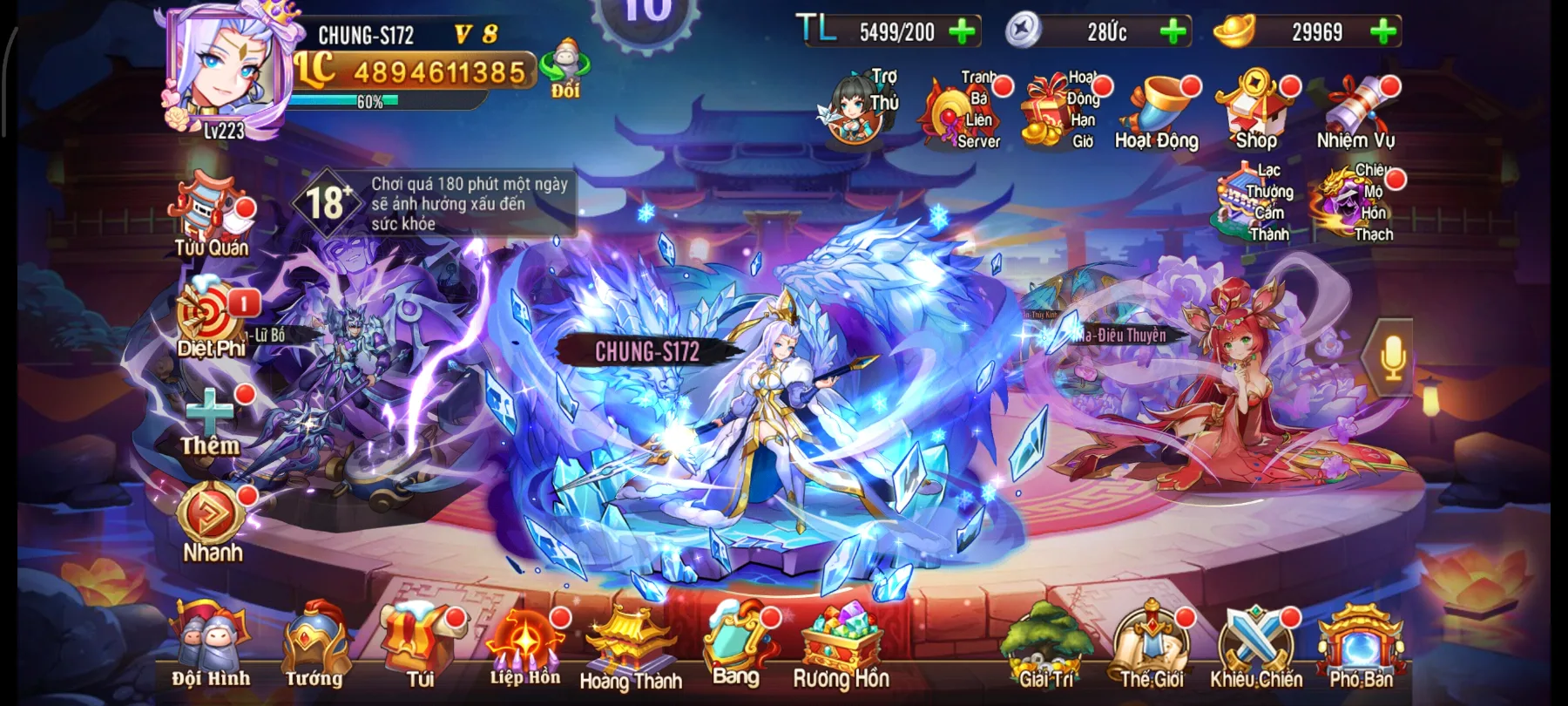Tap the Nhanh quick-action icon

[x=209, y=514]
